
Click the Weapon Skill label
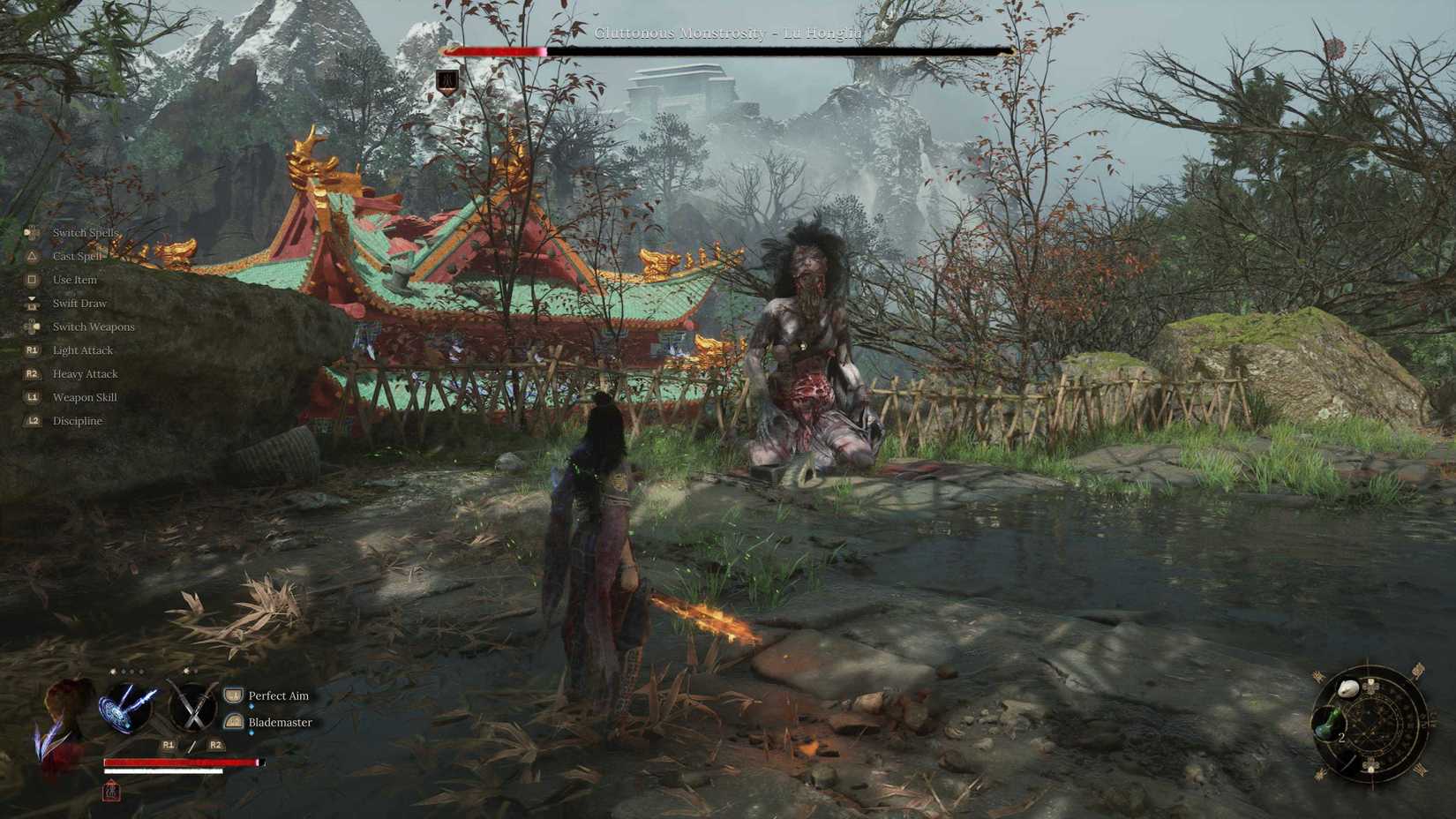85,397
